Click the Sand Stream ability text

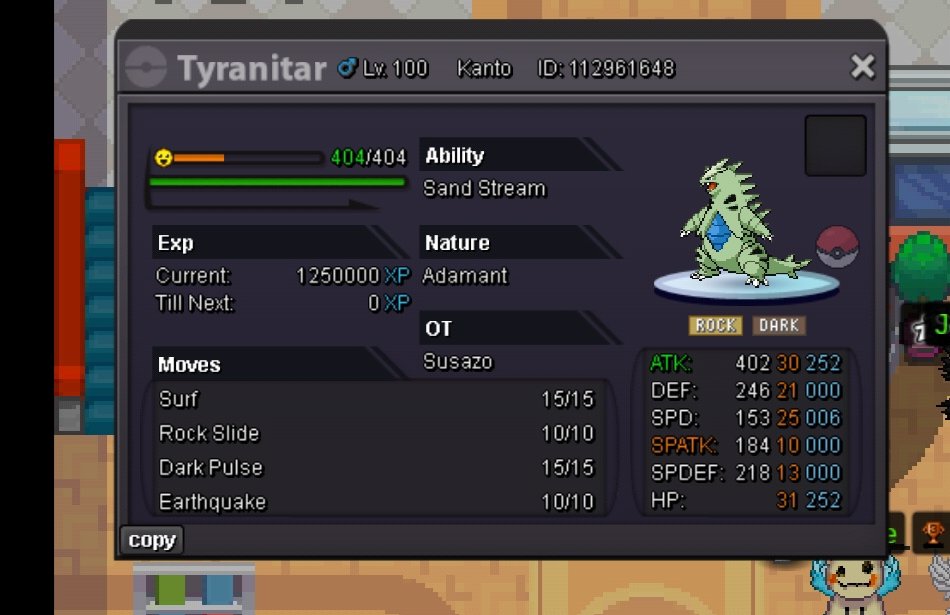tap(484, 188)
